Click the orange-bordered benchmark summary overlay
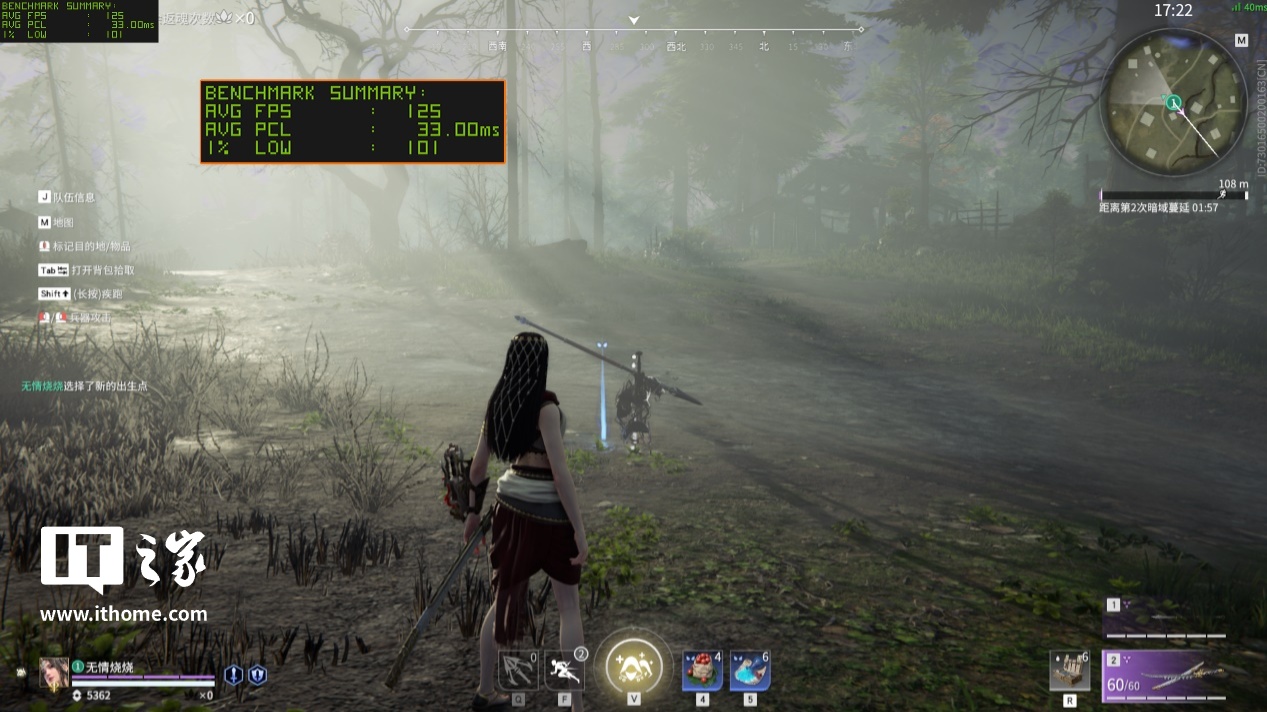 [353, 121]
